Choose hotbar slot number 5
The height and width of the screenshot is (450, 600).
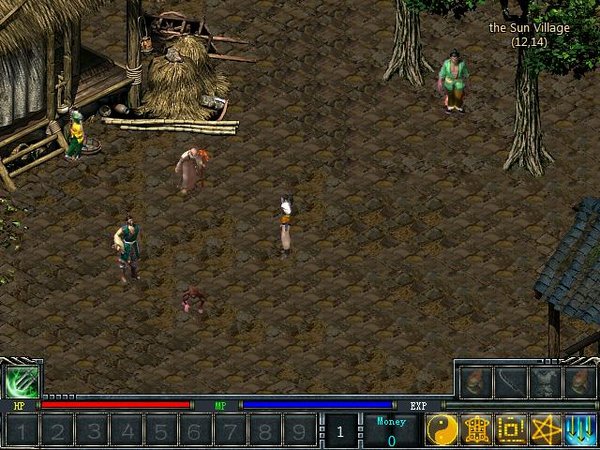(x=160, y=431)
